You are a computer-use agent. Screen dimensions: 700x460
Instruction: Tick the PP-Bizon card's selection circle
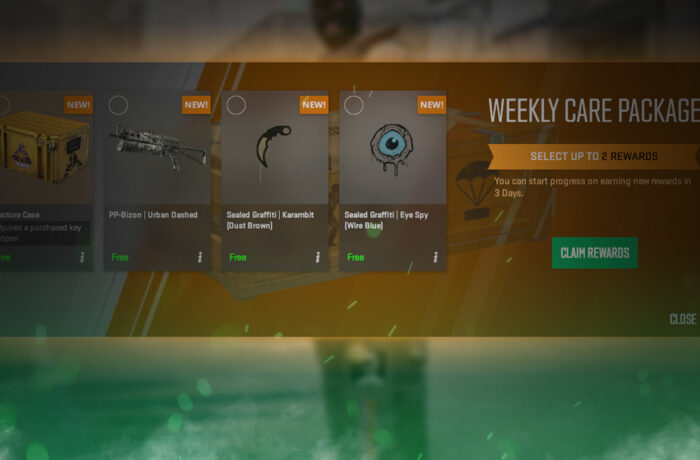coord(118,105)
